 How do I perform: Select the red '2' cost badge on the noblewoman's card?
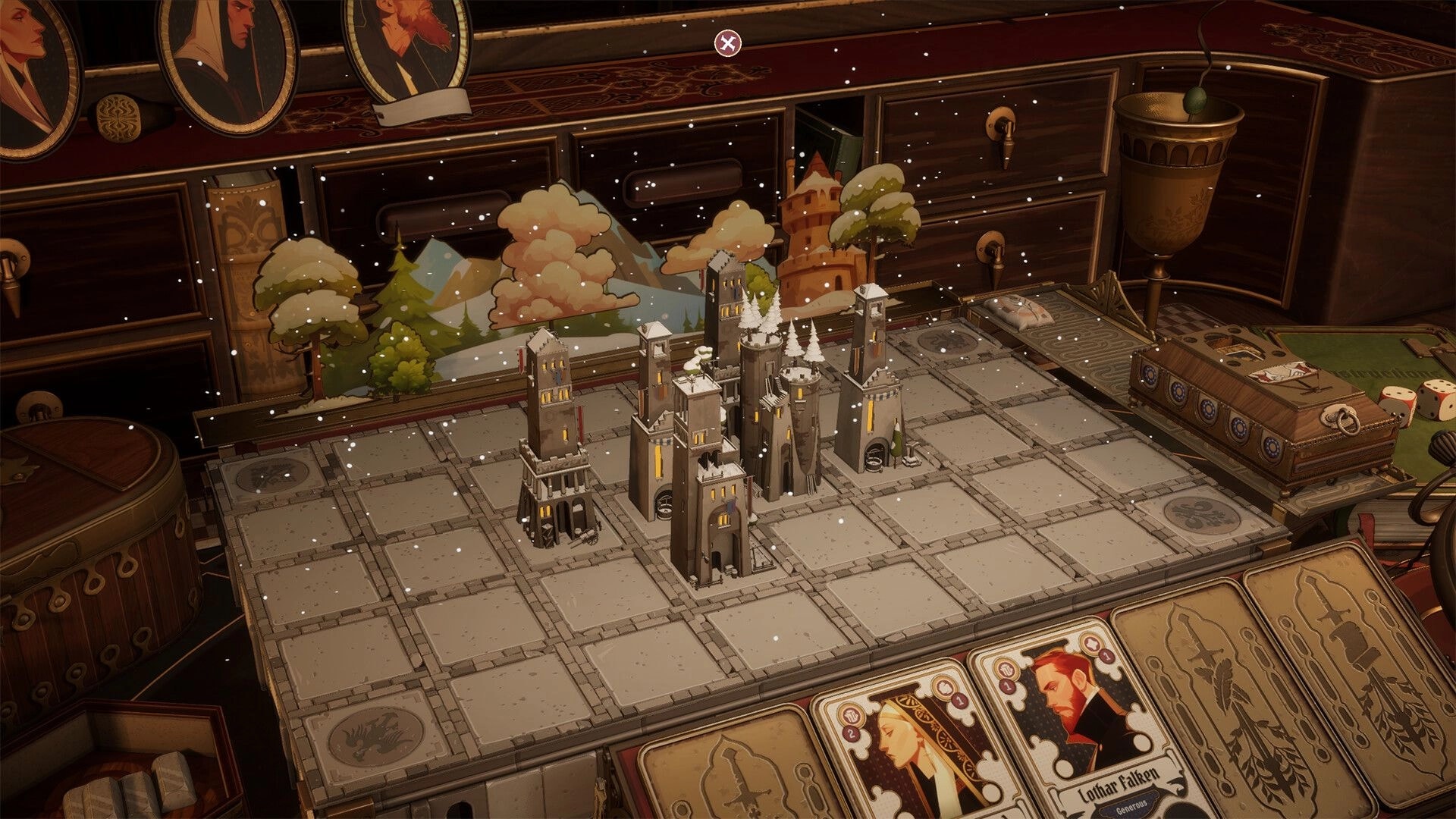[x=851, y=734]
